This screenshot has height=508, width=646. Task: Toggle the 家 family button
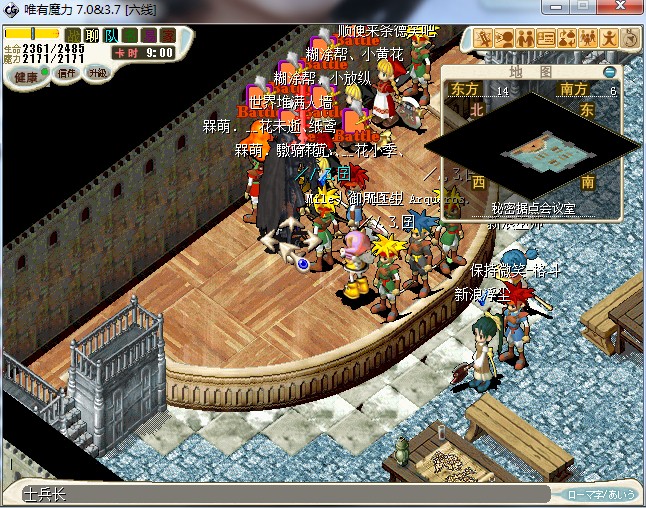tap(165, 35)
